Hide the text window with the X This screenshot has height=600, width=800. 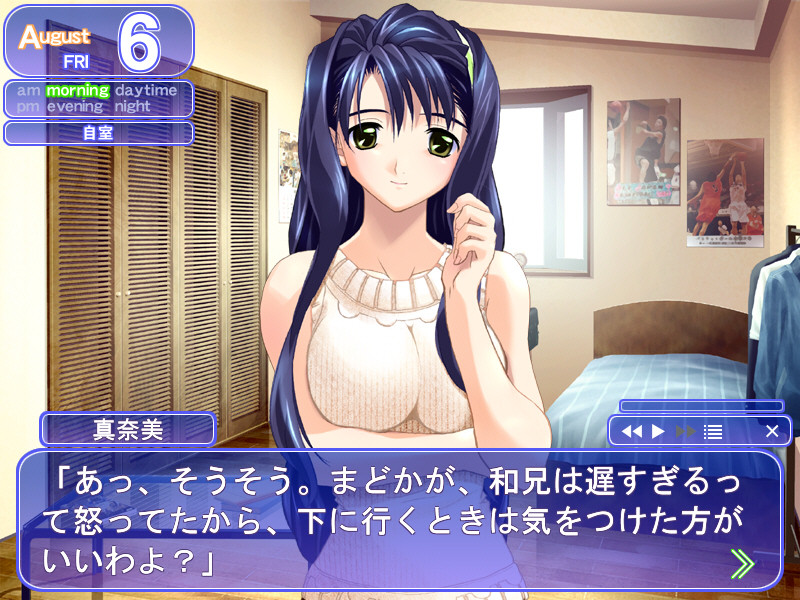coord(772,432)
